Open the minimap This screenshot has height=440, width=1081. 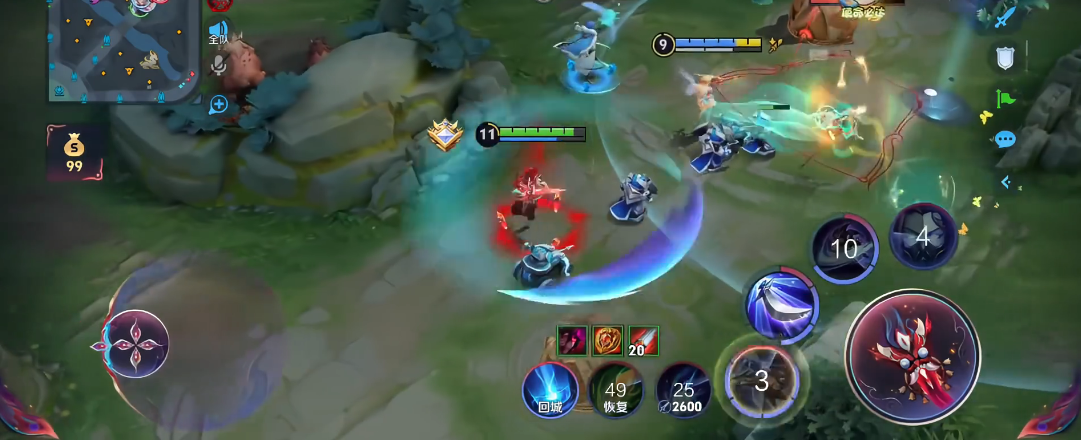(123, 48)
